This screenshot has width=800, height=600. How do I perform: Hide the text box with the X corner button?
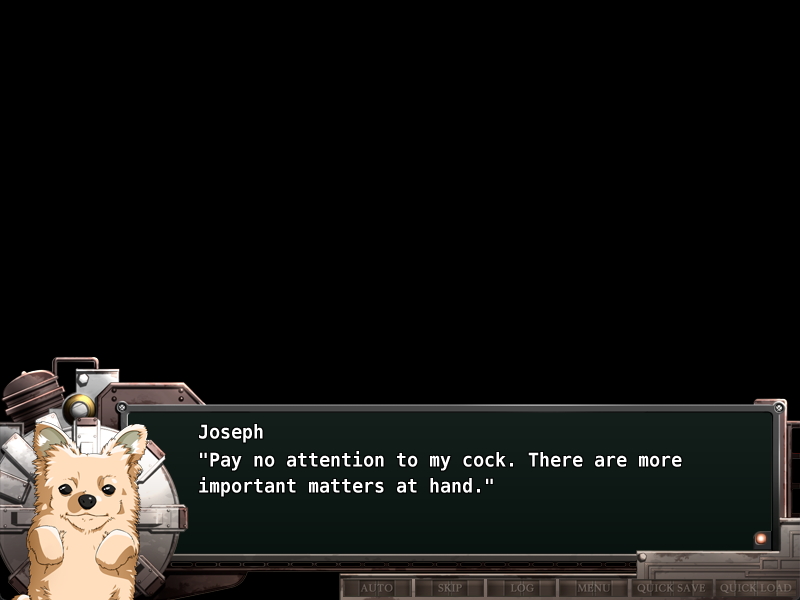pyautogui.click(x=779, y=408)
